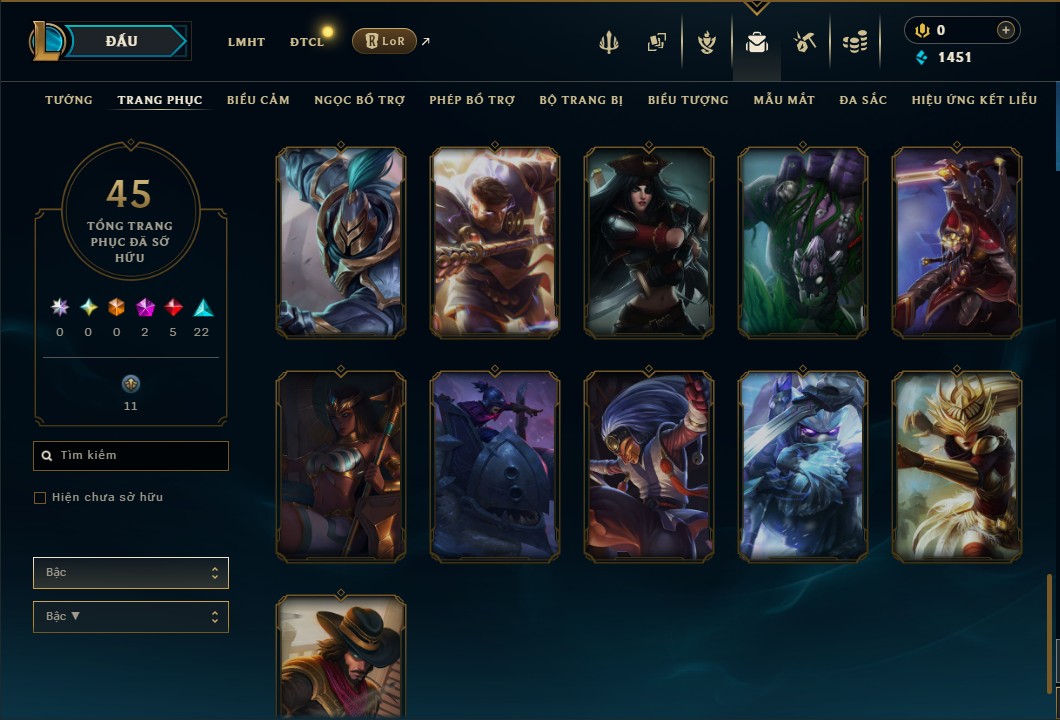Open the coin stack store icon
This screenshot has width=1060, height=720.
click(x=854, y=42)
